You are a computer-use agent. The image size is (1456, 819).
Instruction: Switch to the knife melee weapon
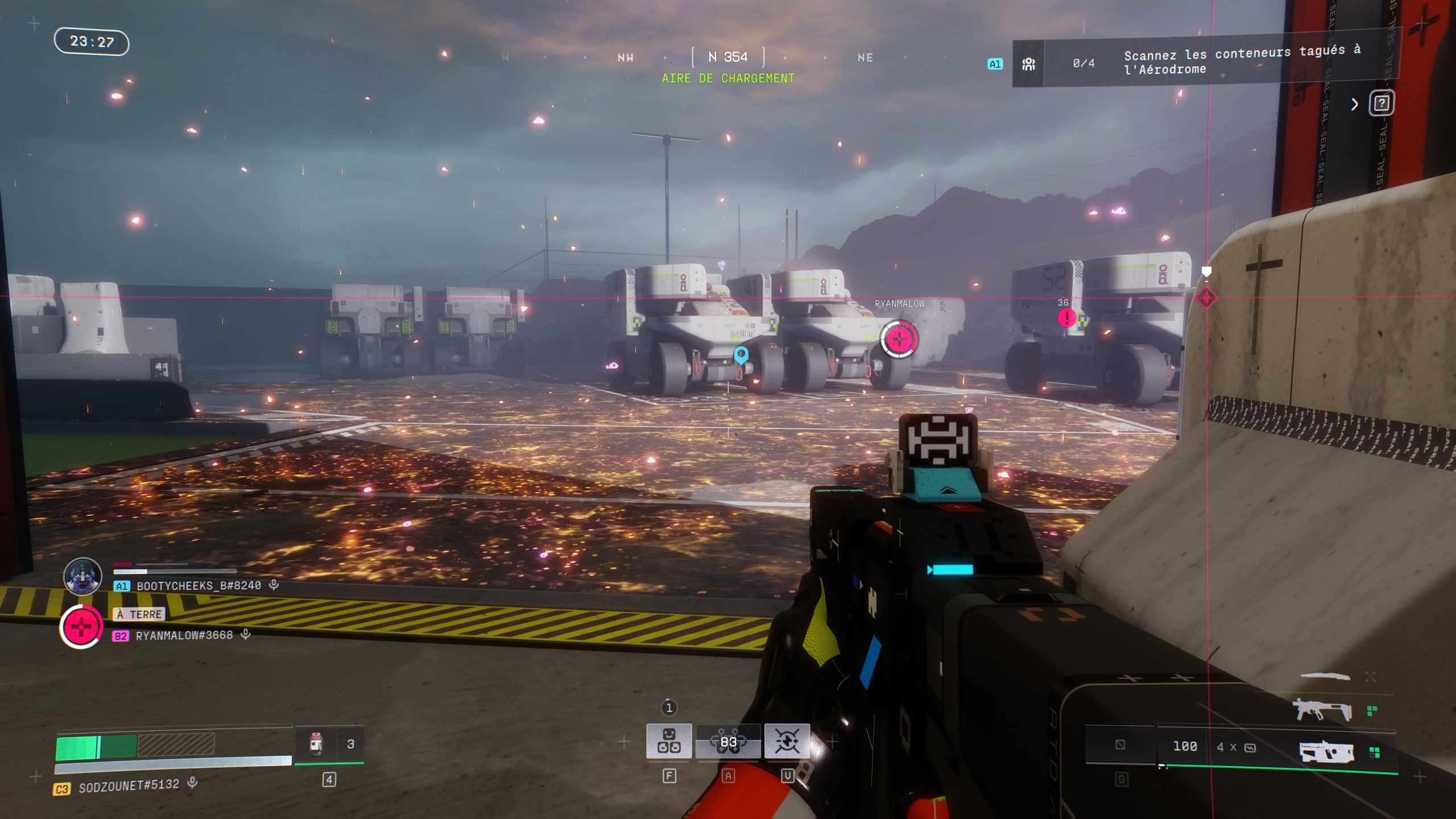(x=1325, y=676)
